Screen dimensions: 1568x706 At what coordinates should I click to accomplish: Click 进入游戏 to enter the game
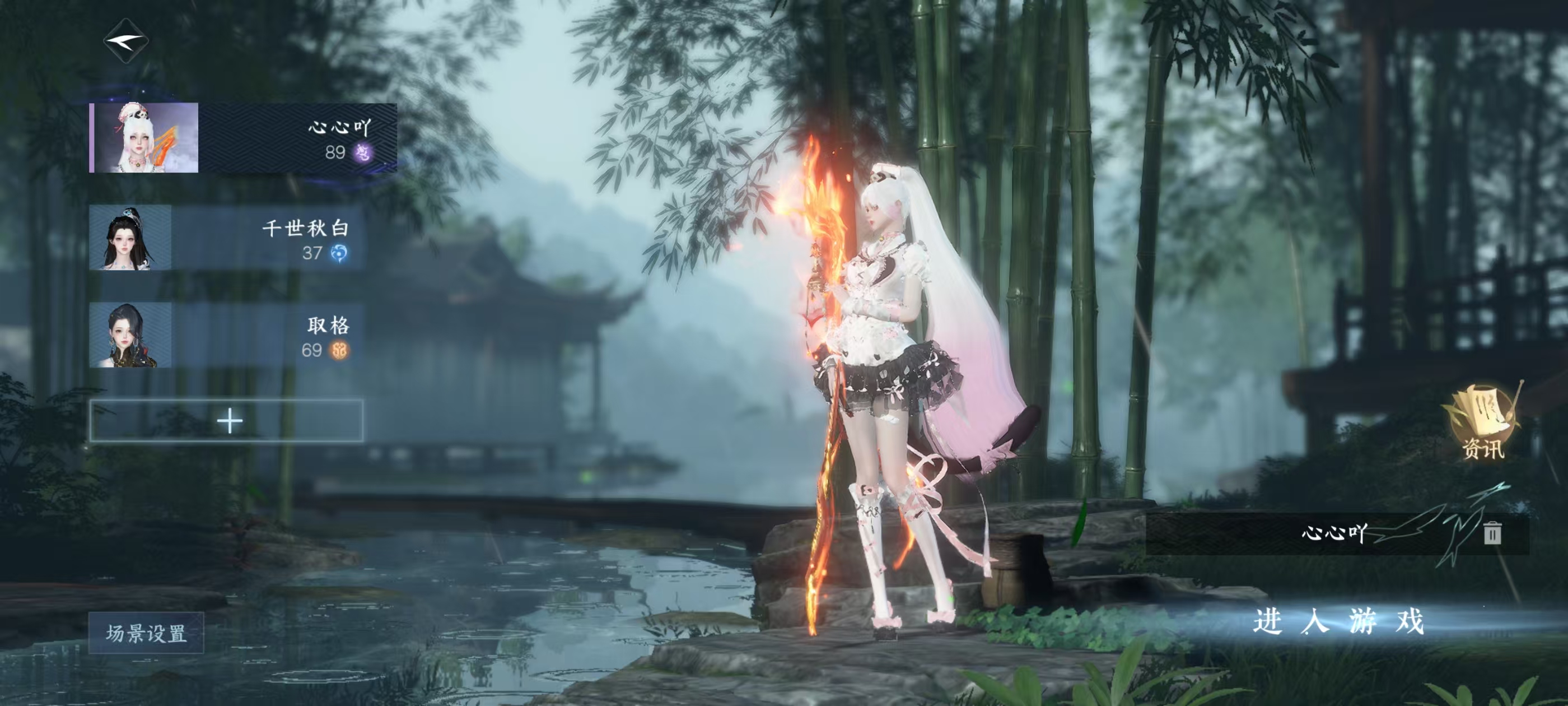[1338, 622]
